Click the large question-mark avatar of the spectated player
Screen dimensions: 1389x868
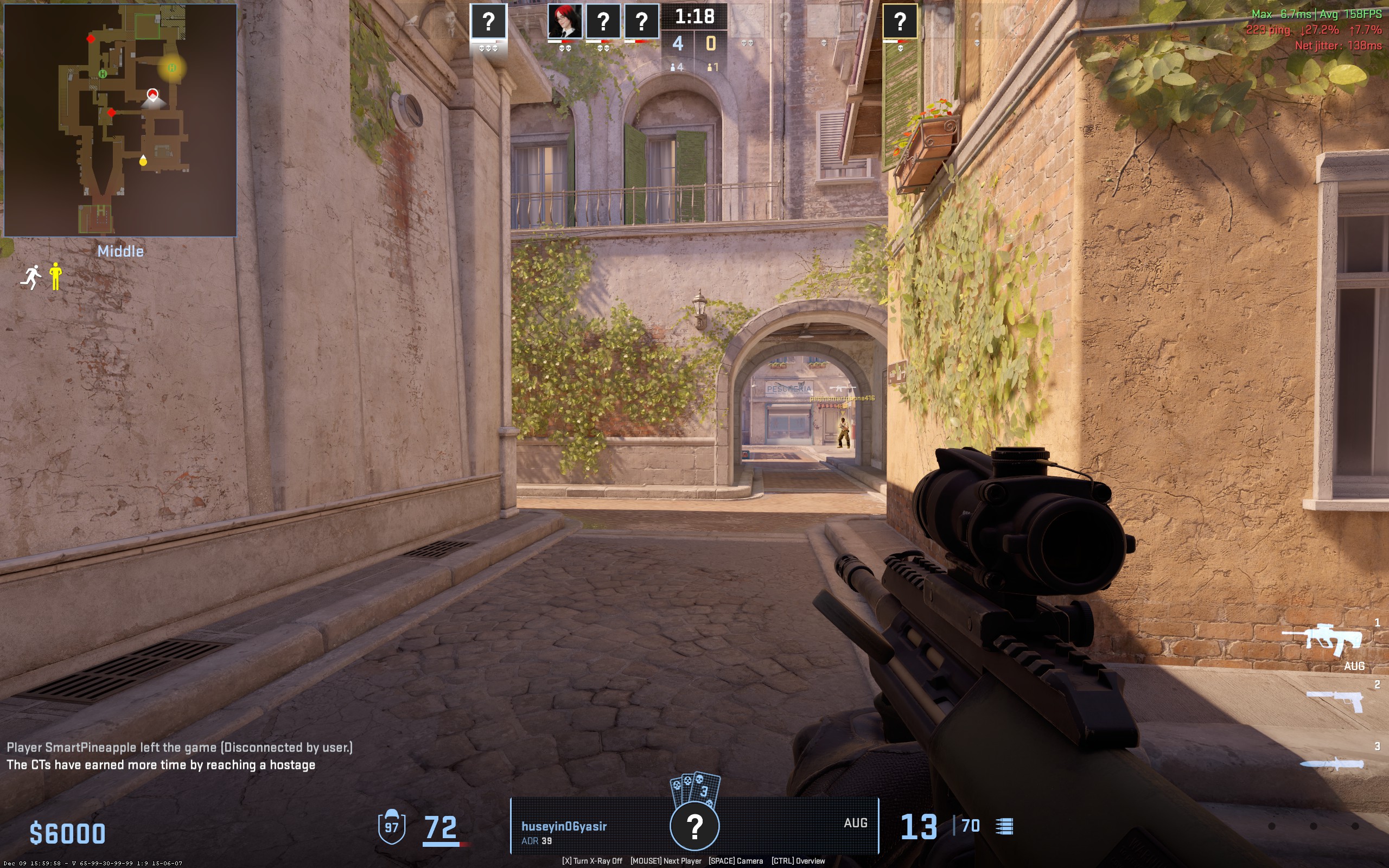pos(694,826)
